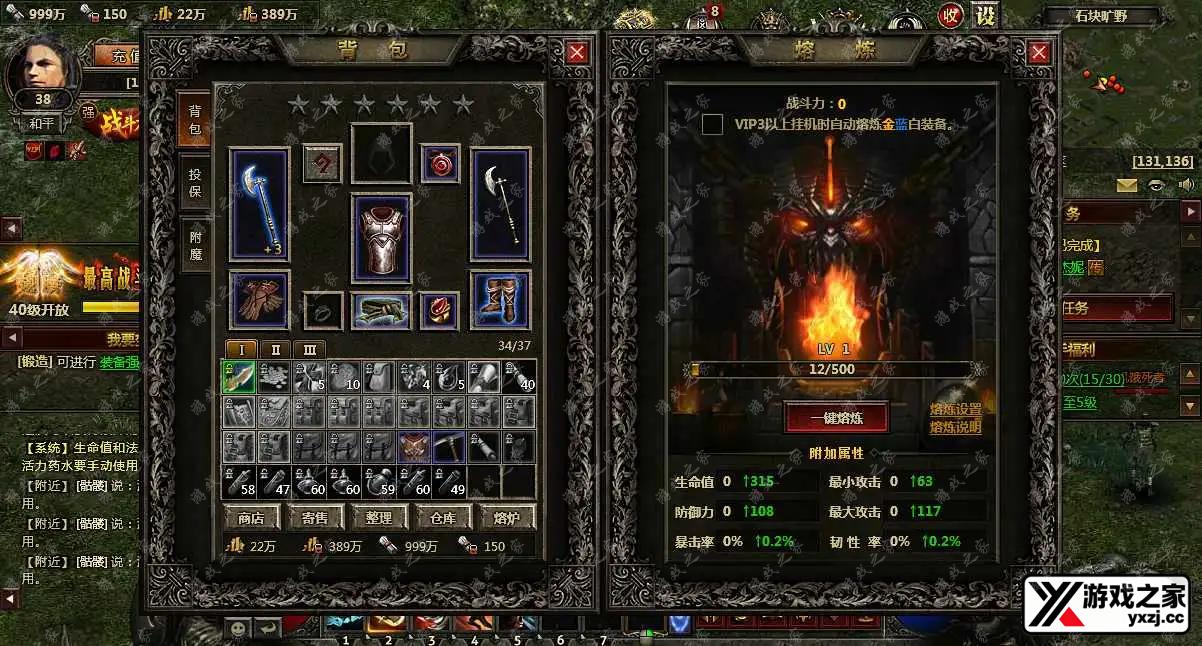Select the equipped chest armor slot
Viewport: 1202px width, 646px height.
point(381,240)
